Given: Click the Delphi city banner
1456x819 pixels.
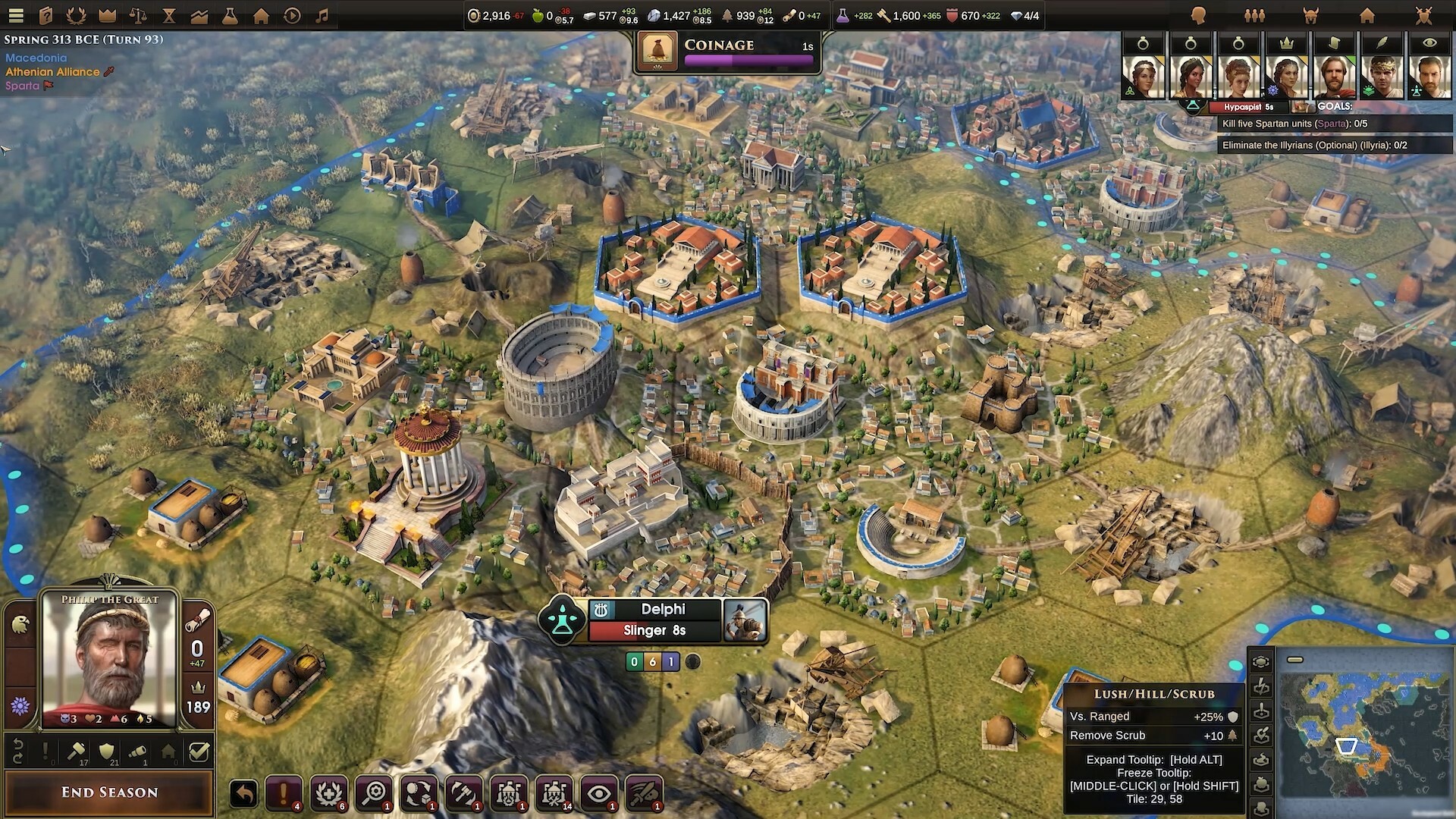Looking at the screenshot, I should (x=653, y=609).
